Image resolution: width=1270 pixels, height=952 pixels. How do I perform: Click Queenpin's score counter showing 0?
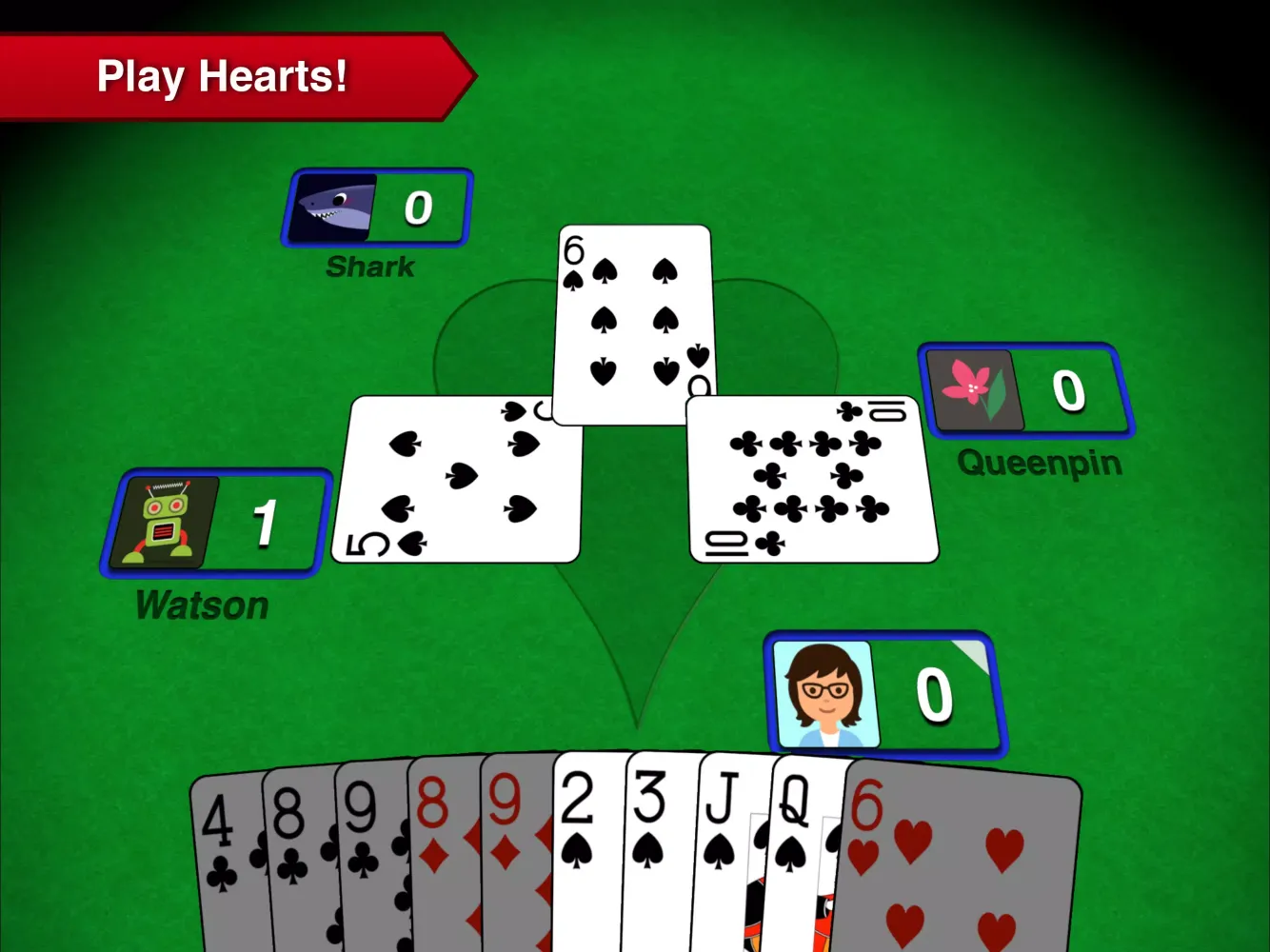pos(1068,390)
